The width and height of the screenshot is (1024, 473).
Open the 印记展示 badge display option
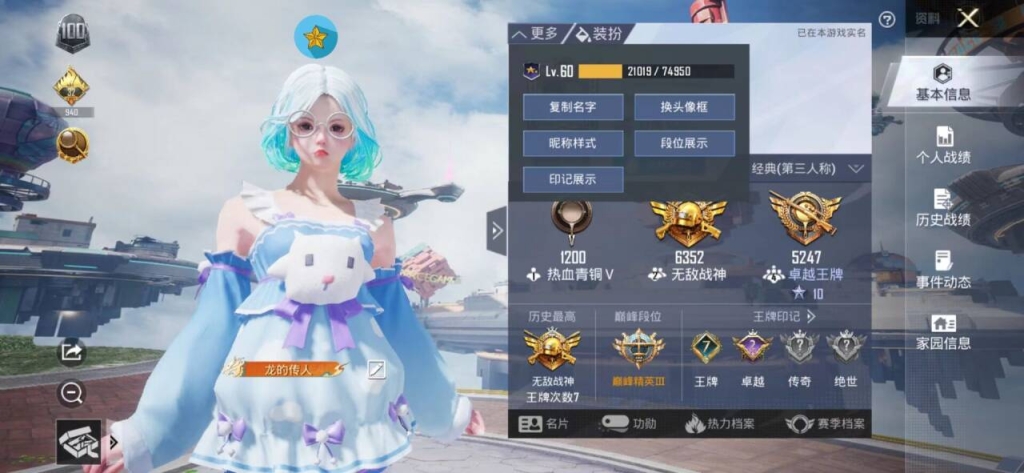tap(573, 179)
